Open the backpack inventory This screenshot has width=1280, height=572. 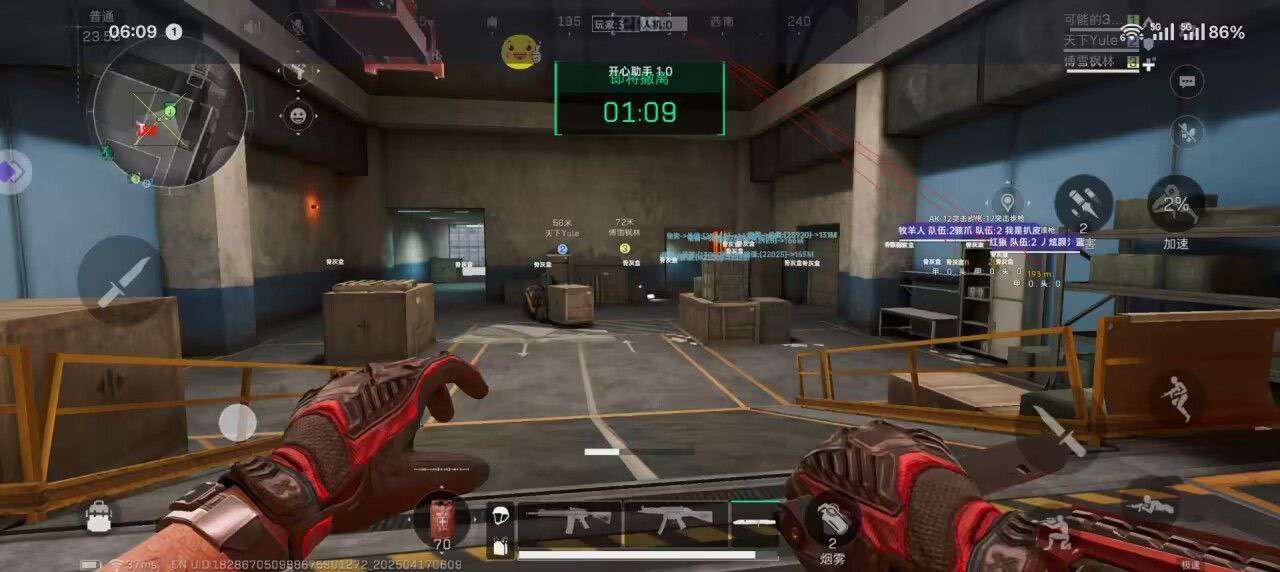pyautogui.click(x=98, y=516)
